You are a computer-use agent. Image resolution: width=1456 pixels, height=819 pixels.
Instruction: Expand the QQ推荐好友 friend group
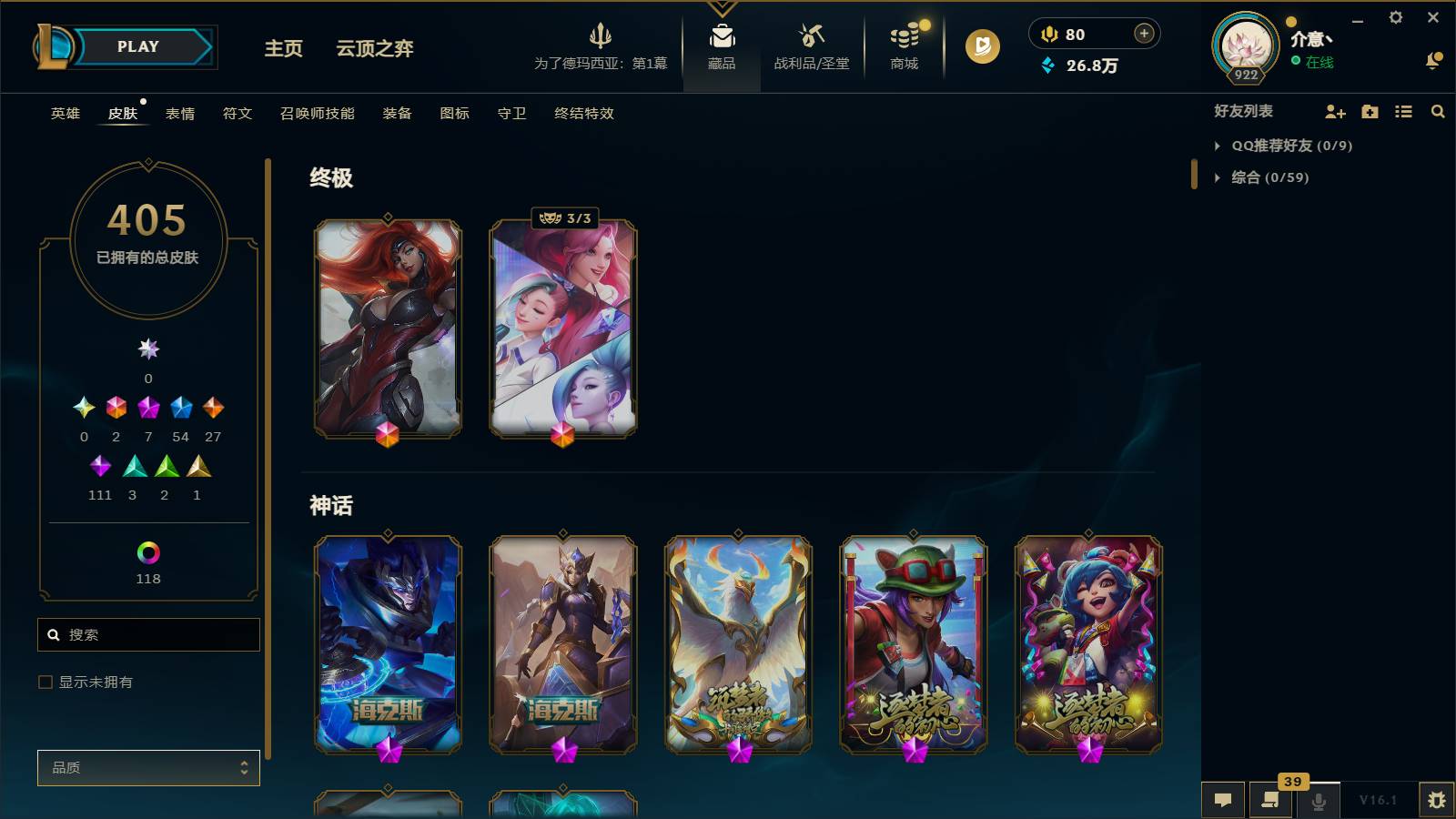click(1218, 145)
